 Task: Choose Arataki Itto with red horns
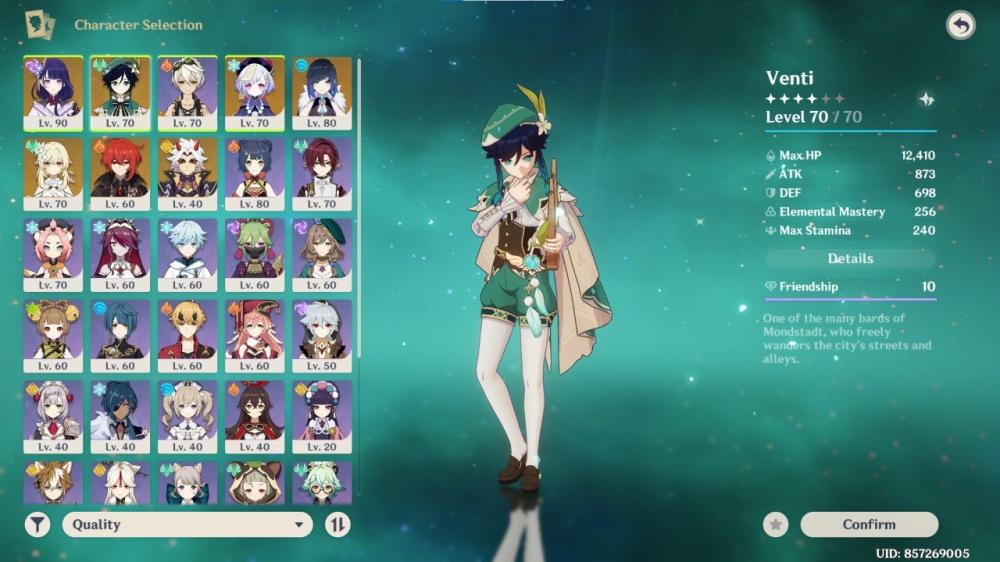187,173
